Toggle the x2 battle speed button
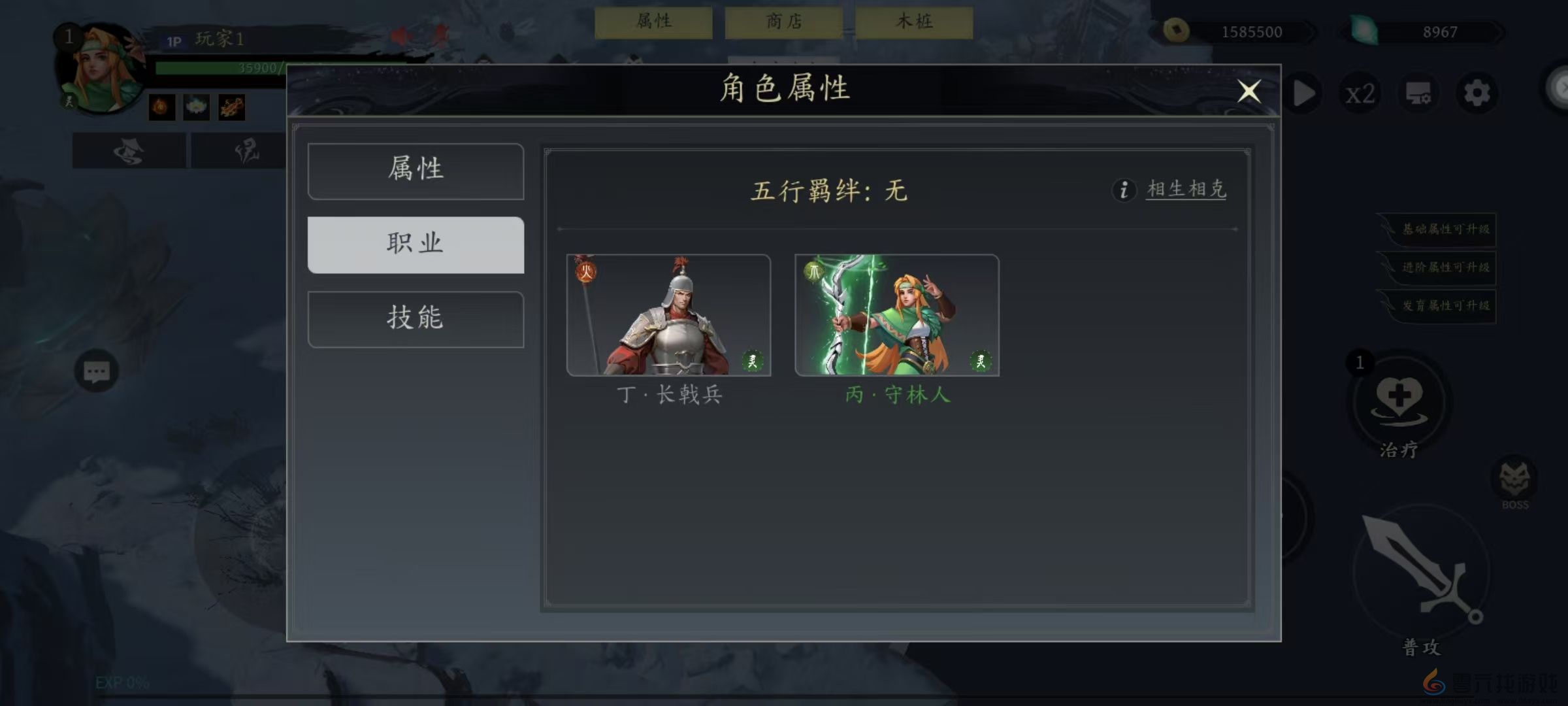 click(1360, 93)
